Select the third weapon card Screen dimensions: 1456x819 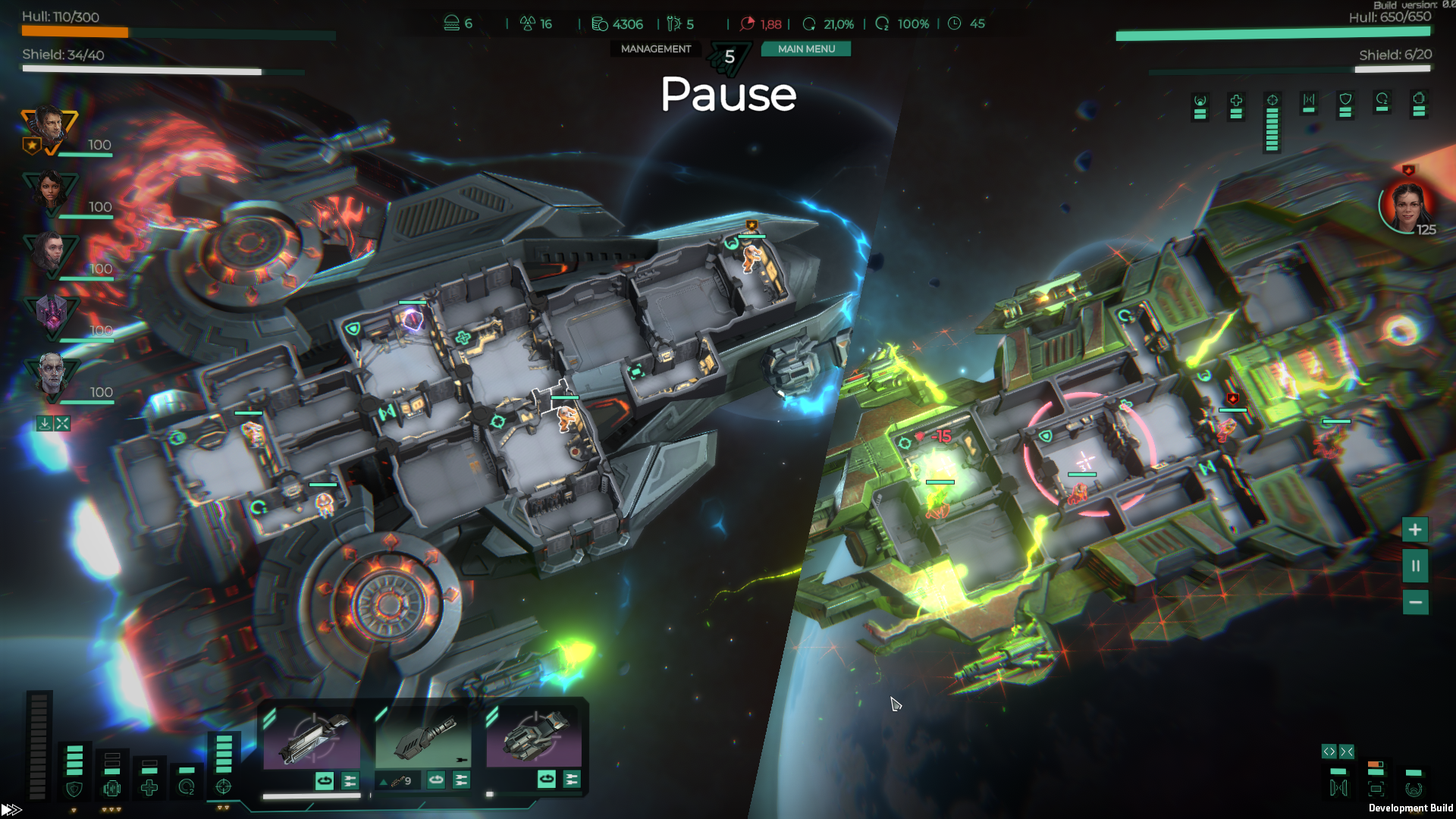coord(534,739)
